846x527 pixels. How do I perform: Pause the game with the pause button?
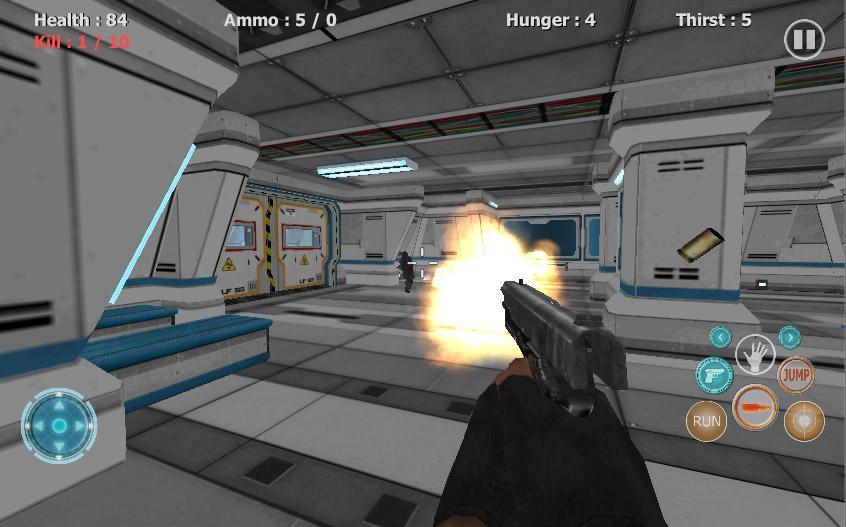804,40
